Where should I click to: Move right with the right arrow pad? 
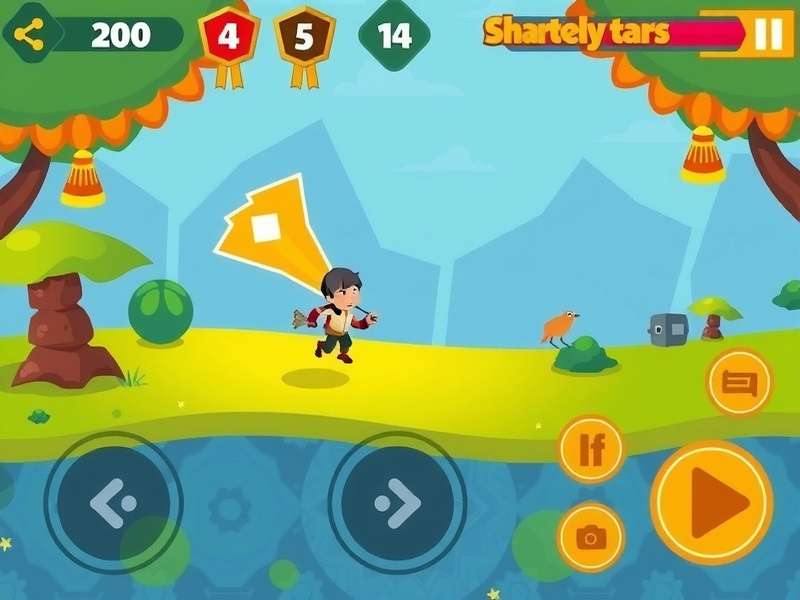click(397, 502)
